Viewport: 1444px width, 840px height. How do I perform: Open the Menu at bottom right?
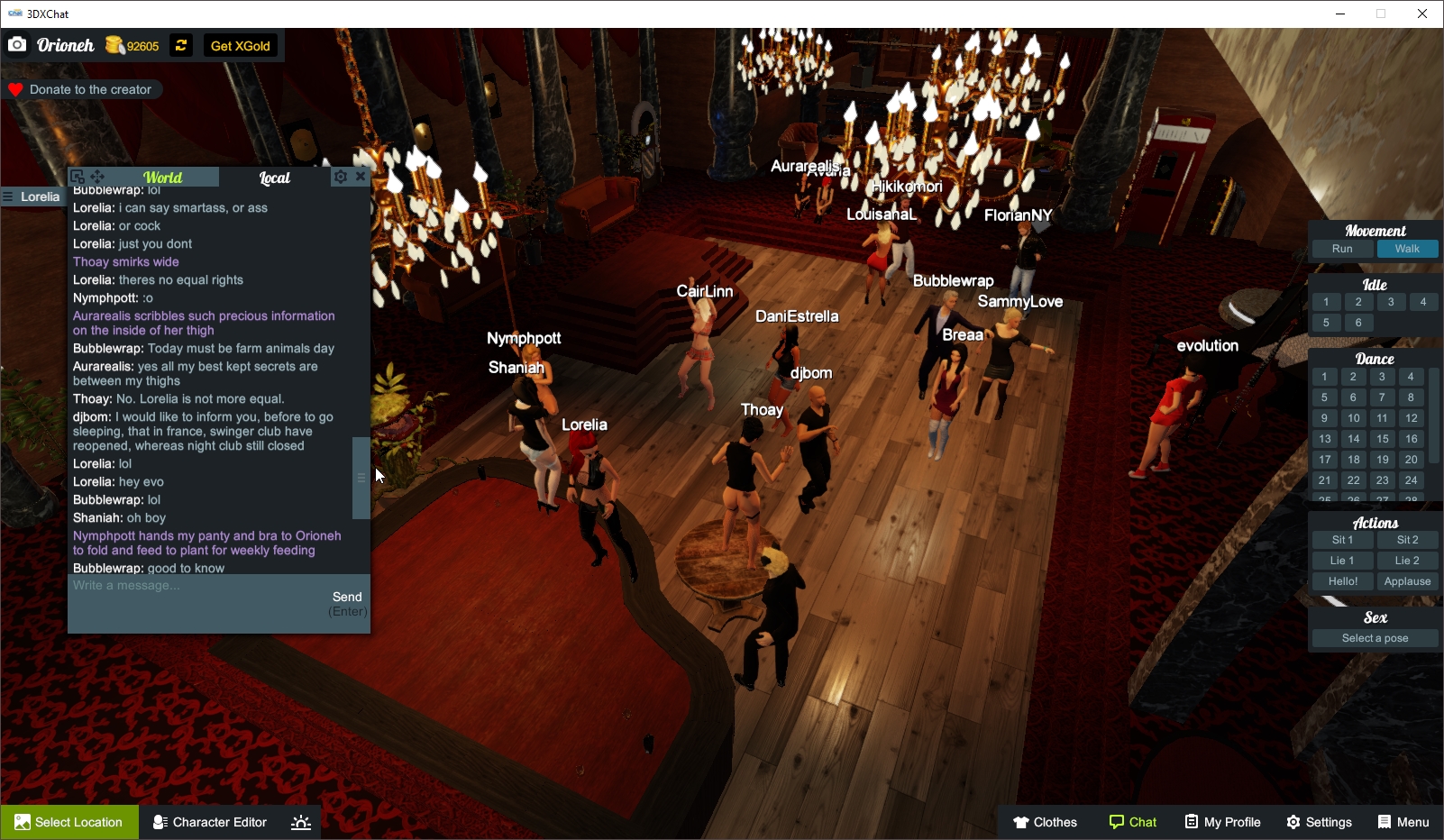click(1404, 822)
